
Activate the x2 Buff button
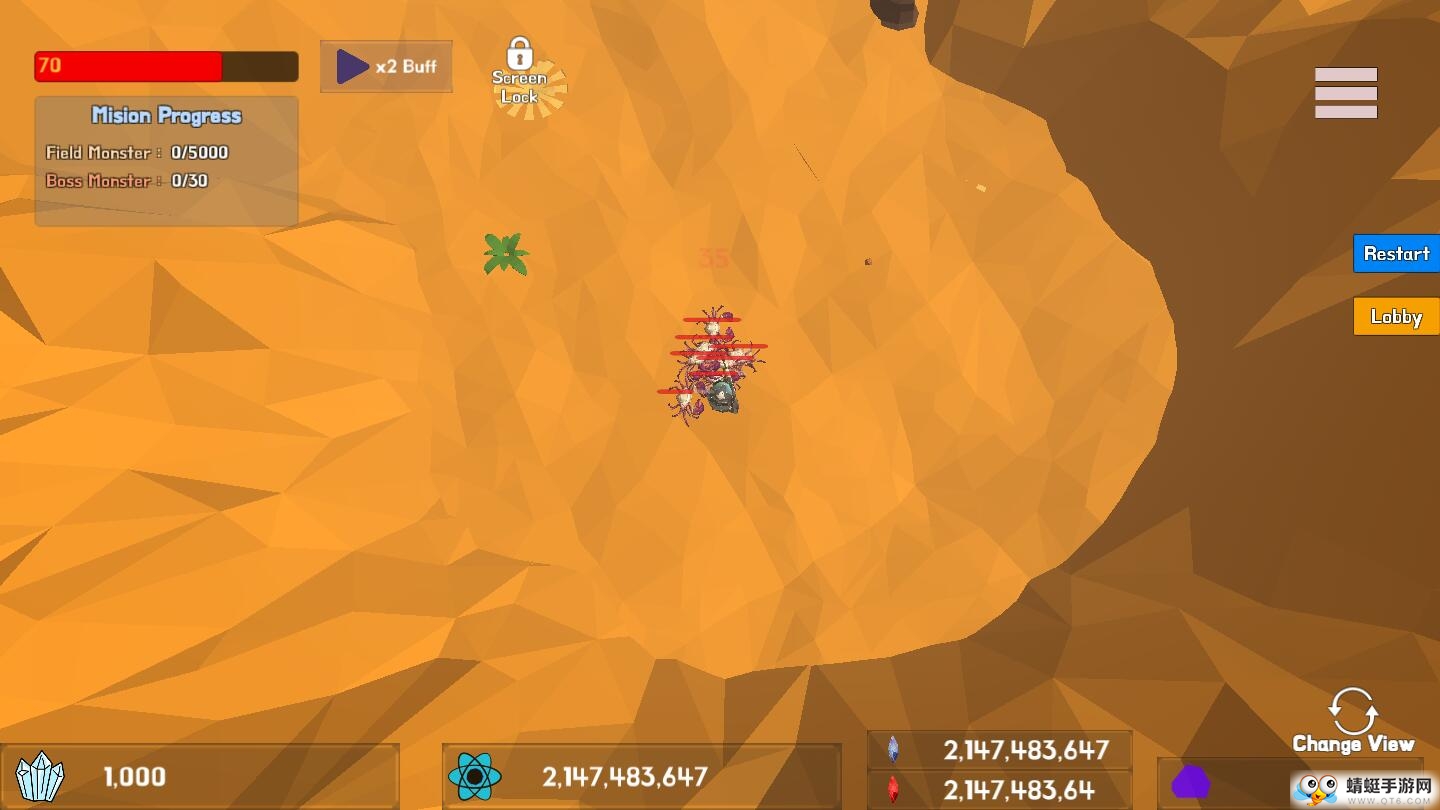pos(386,67)
